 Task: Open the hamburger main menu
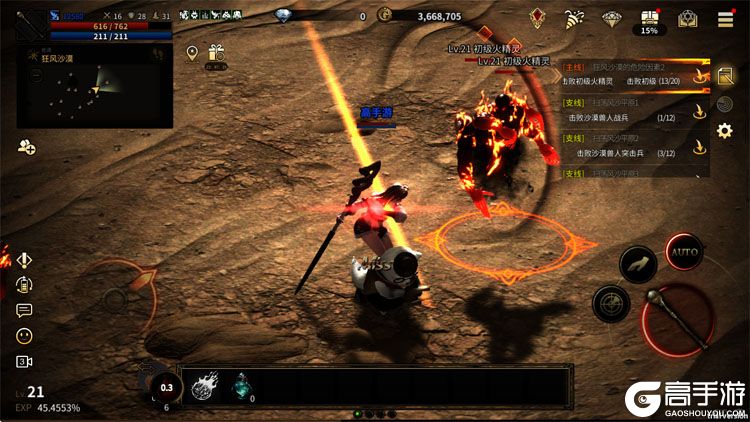pyautogui.click(x=725, y=19)
